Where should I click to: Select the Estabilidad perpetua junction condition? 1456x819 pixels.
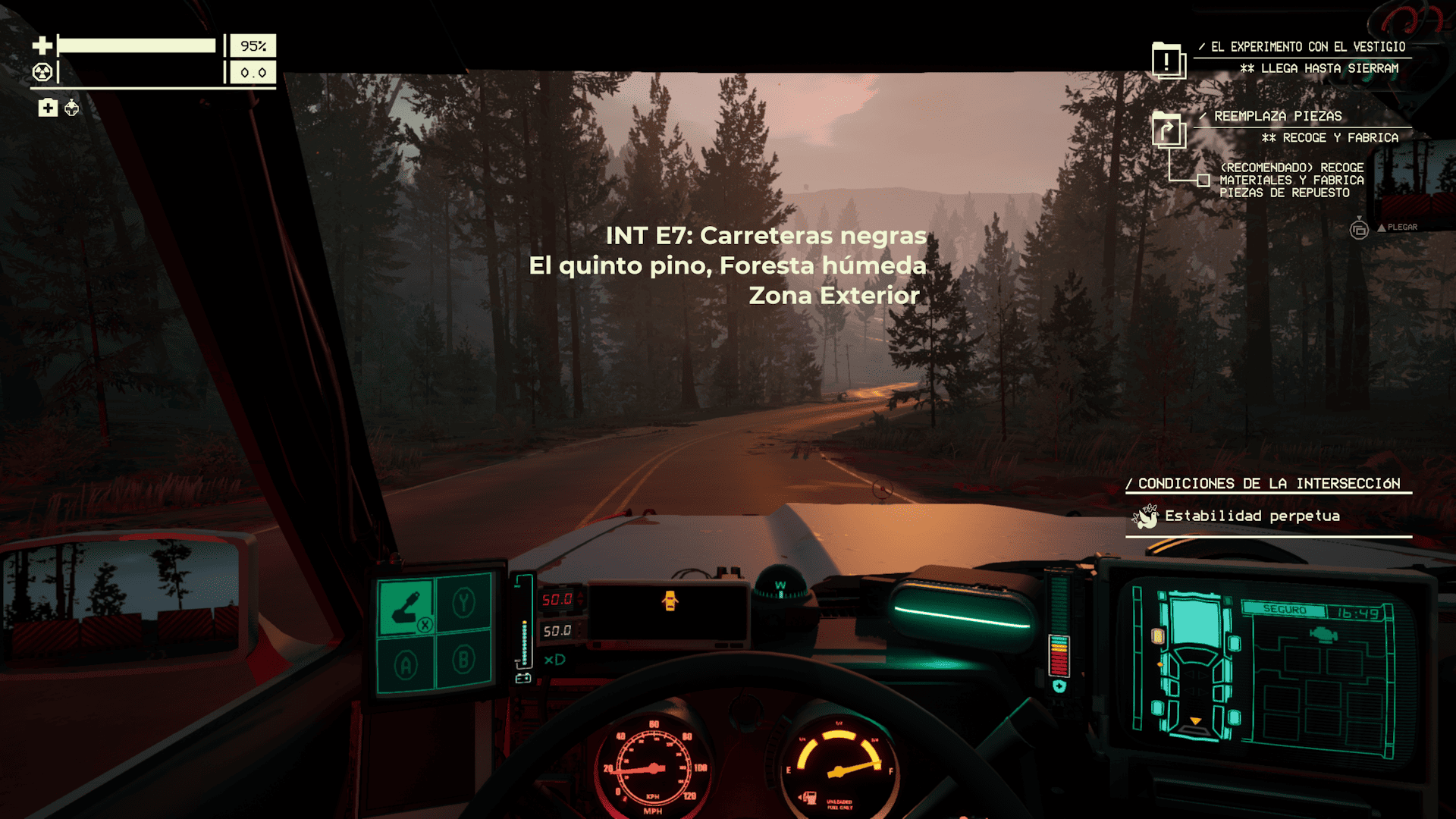click(1252, 516)
